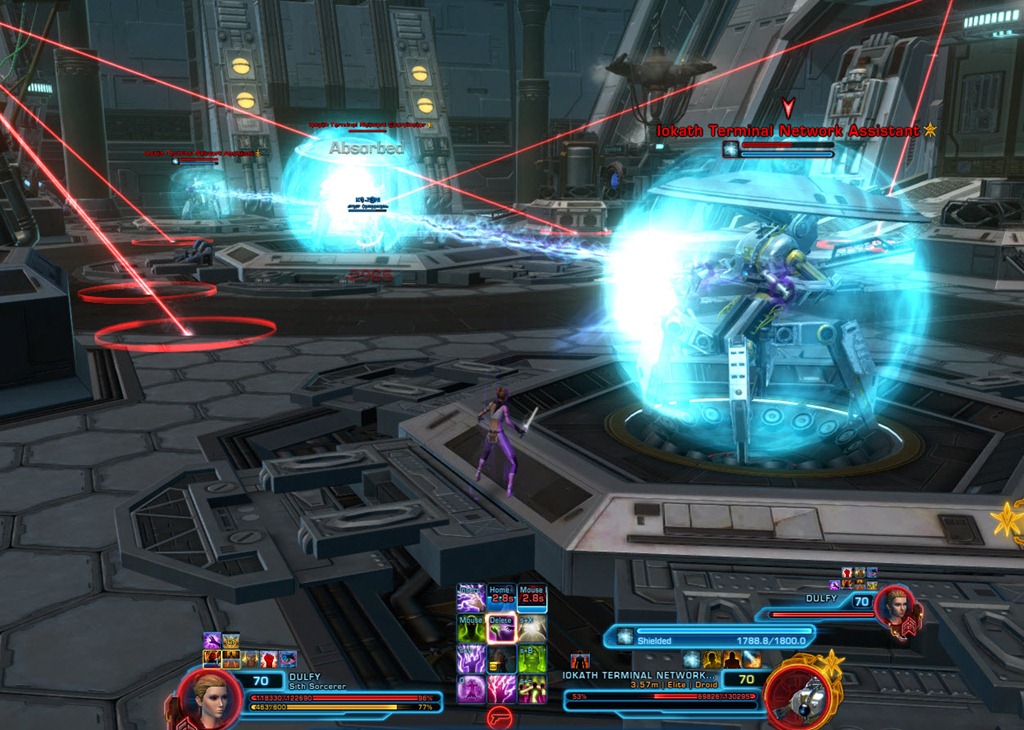Activate the green hooded figure ability
Image resolution: width=1024 pixels, height=730 pixels.
[471, 628]
